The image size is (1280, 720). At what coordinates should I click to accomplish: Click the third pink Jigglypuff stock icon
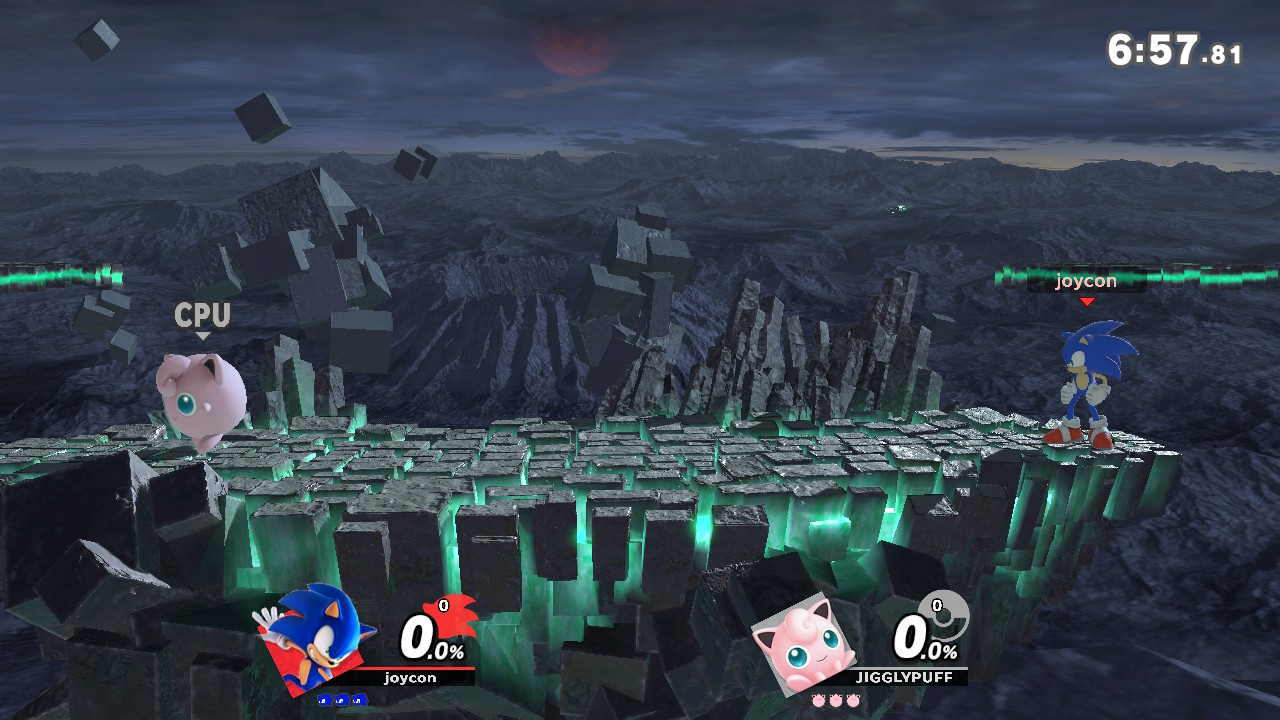pos(853,699)
